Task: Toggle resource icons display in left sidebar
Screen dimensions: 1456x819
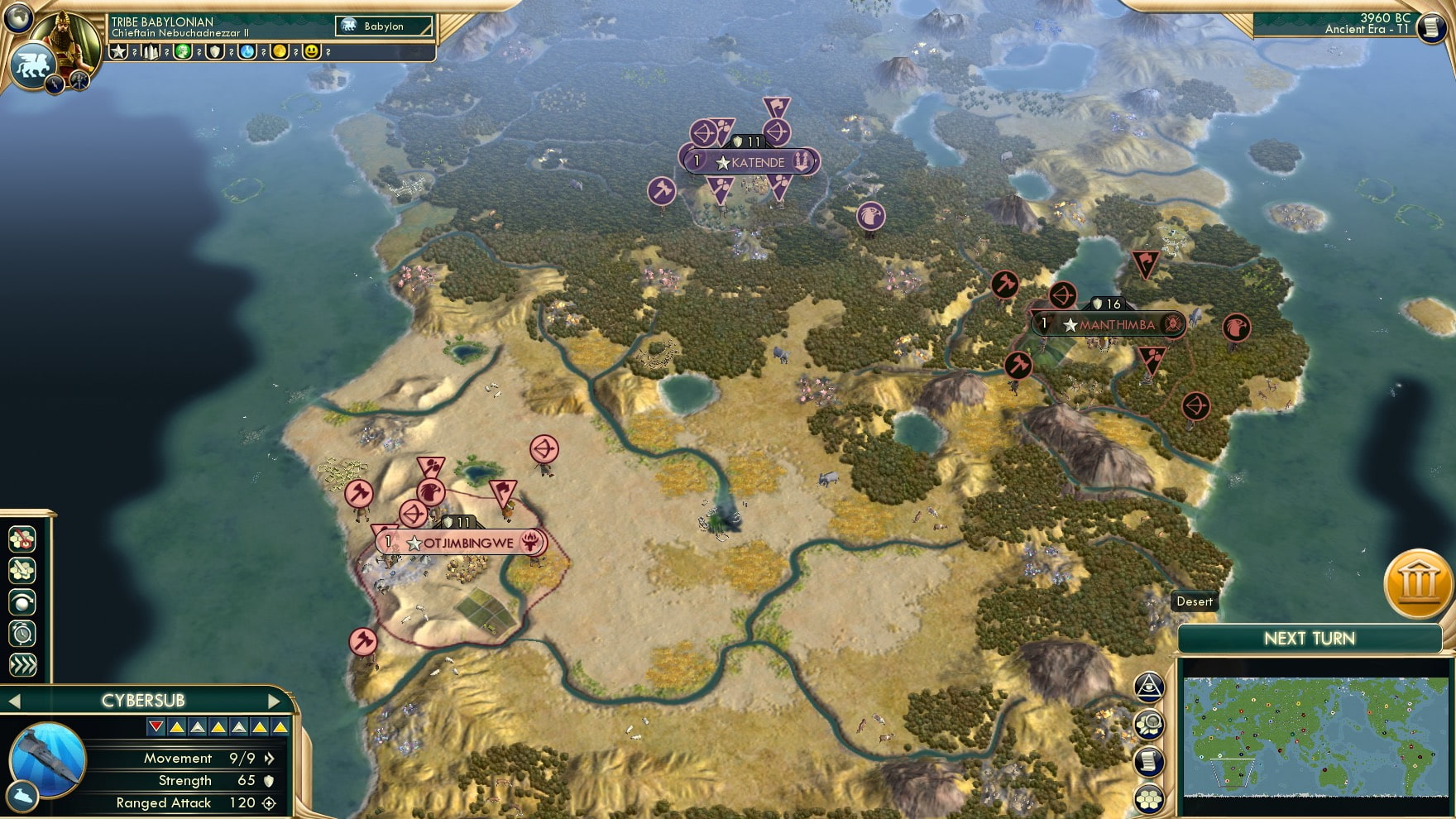Action: click(21, 539)
